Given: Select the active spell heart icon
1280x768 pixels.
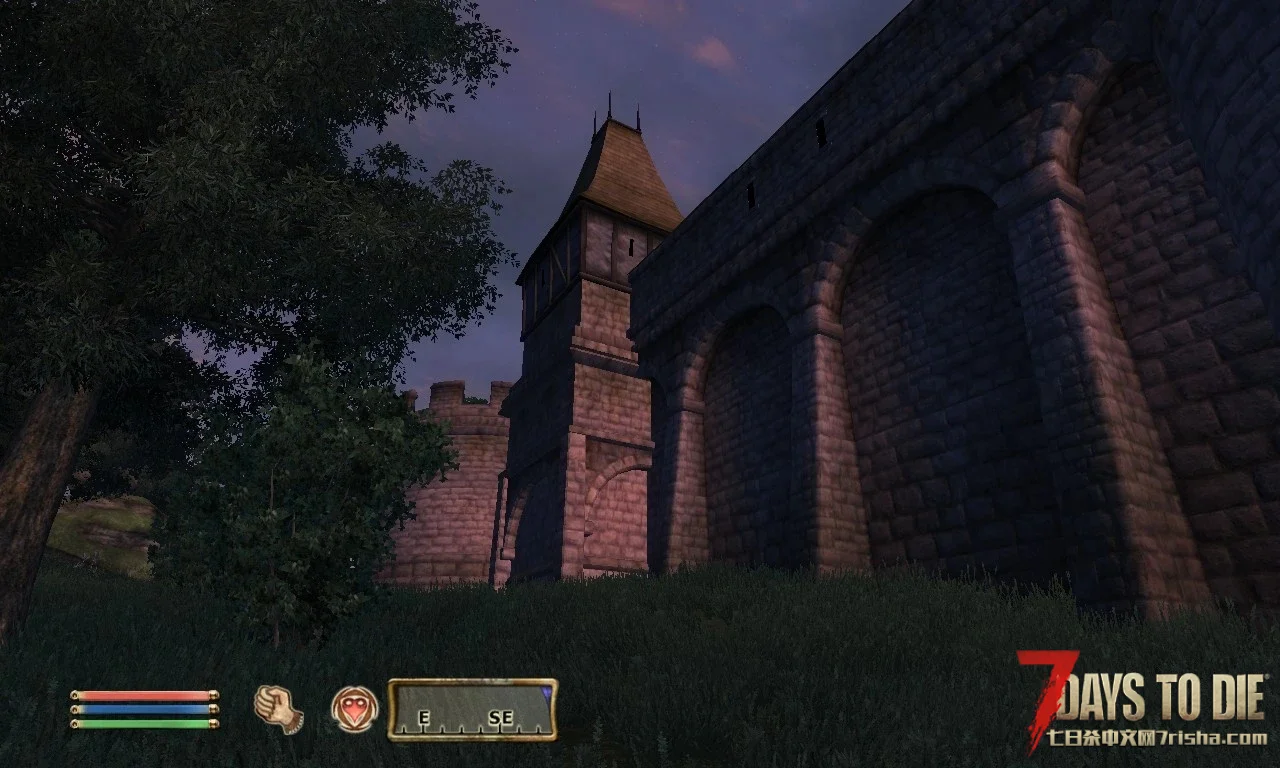Looking at the screenshot, I should (x=355, y=709).
